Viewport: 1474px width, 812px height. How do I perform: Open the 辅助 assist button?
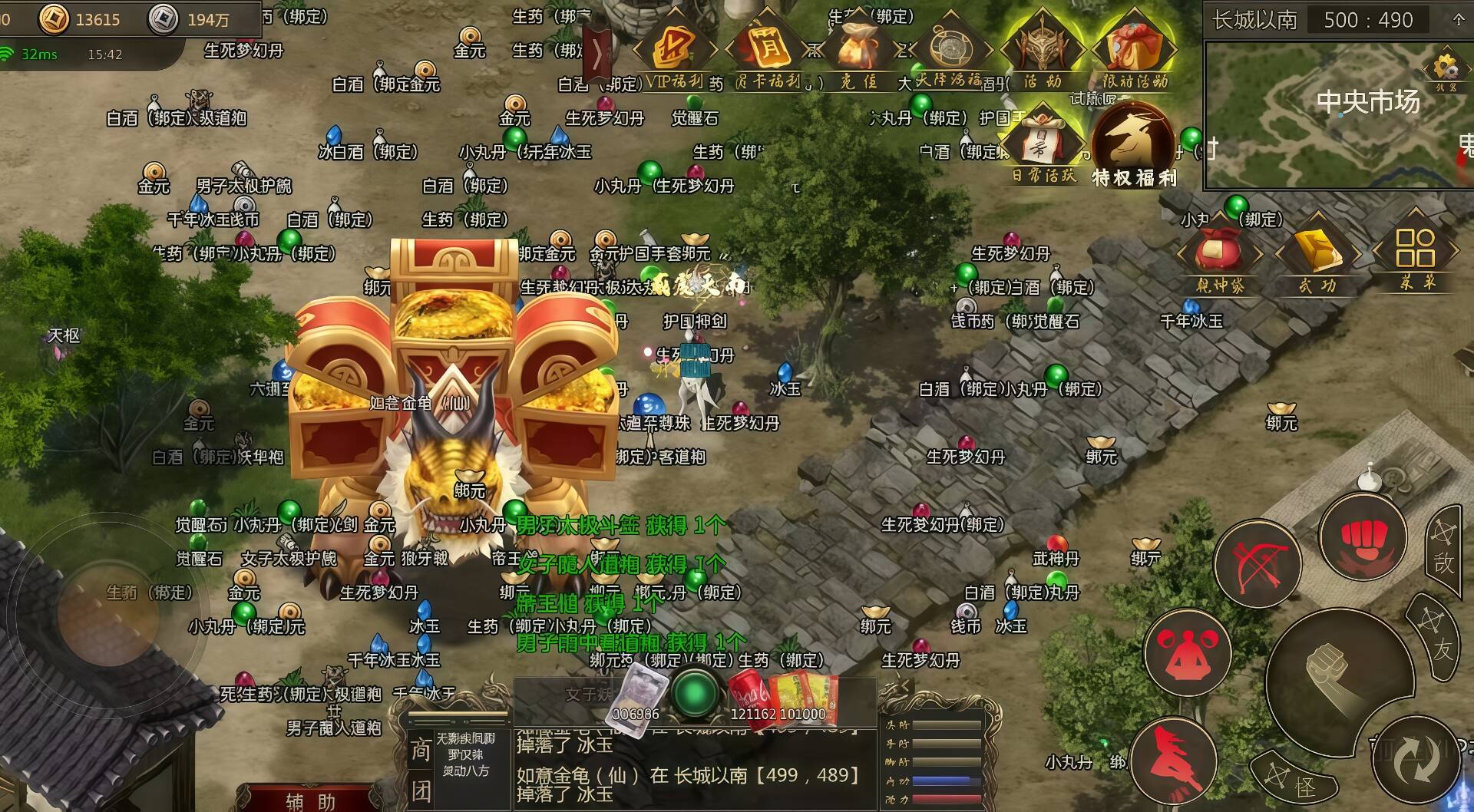311,800
